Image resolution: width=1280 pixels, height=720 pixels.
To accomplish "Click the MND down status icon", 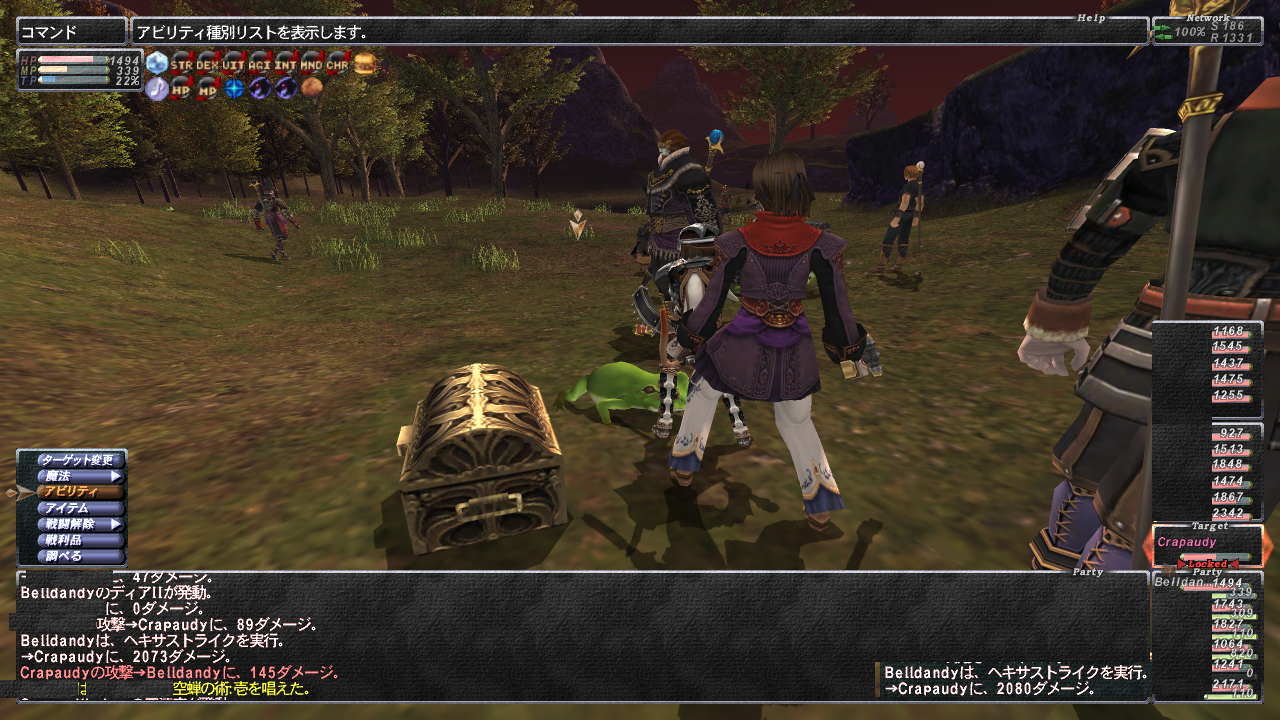I will 312,63.
